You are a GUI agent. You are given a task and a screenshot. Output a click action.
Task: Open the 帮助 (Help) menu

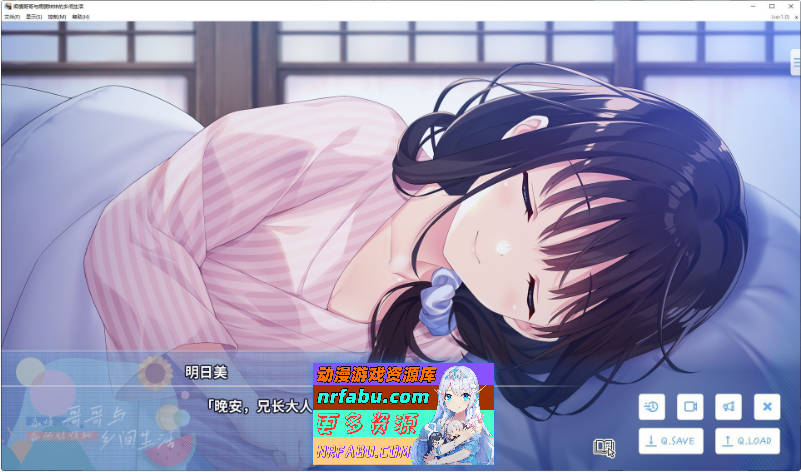81,17
